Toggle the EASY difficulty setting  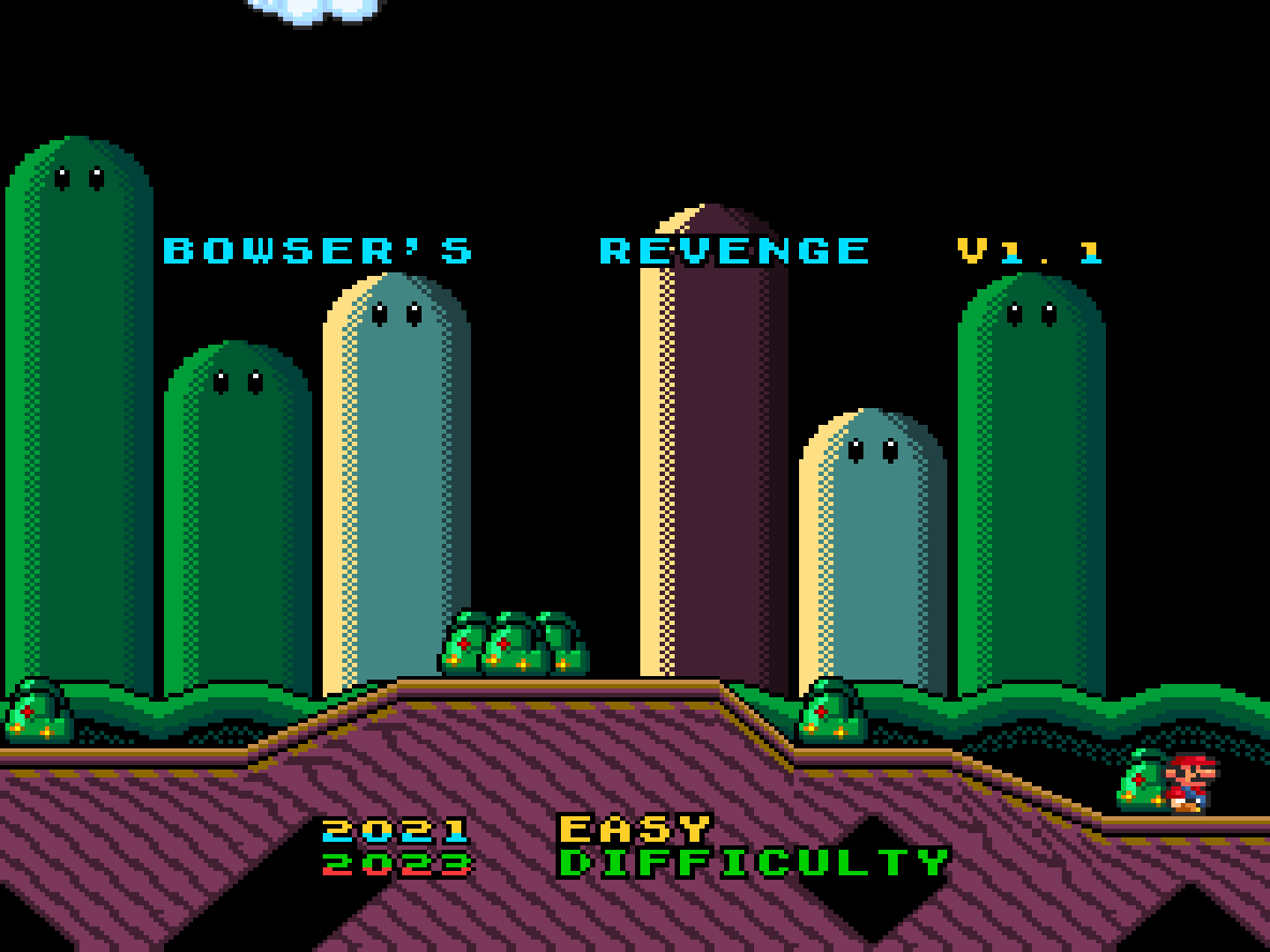(x=635, y=827)
